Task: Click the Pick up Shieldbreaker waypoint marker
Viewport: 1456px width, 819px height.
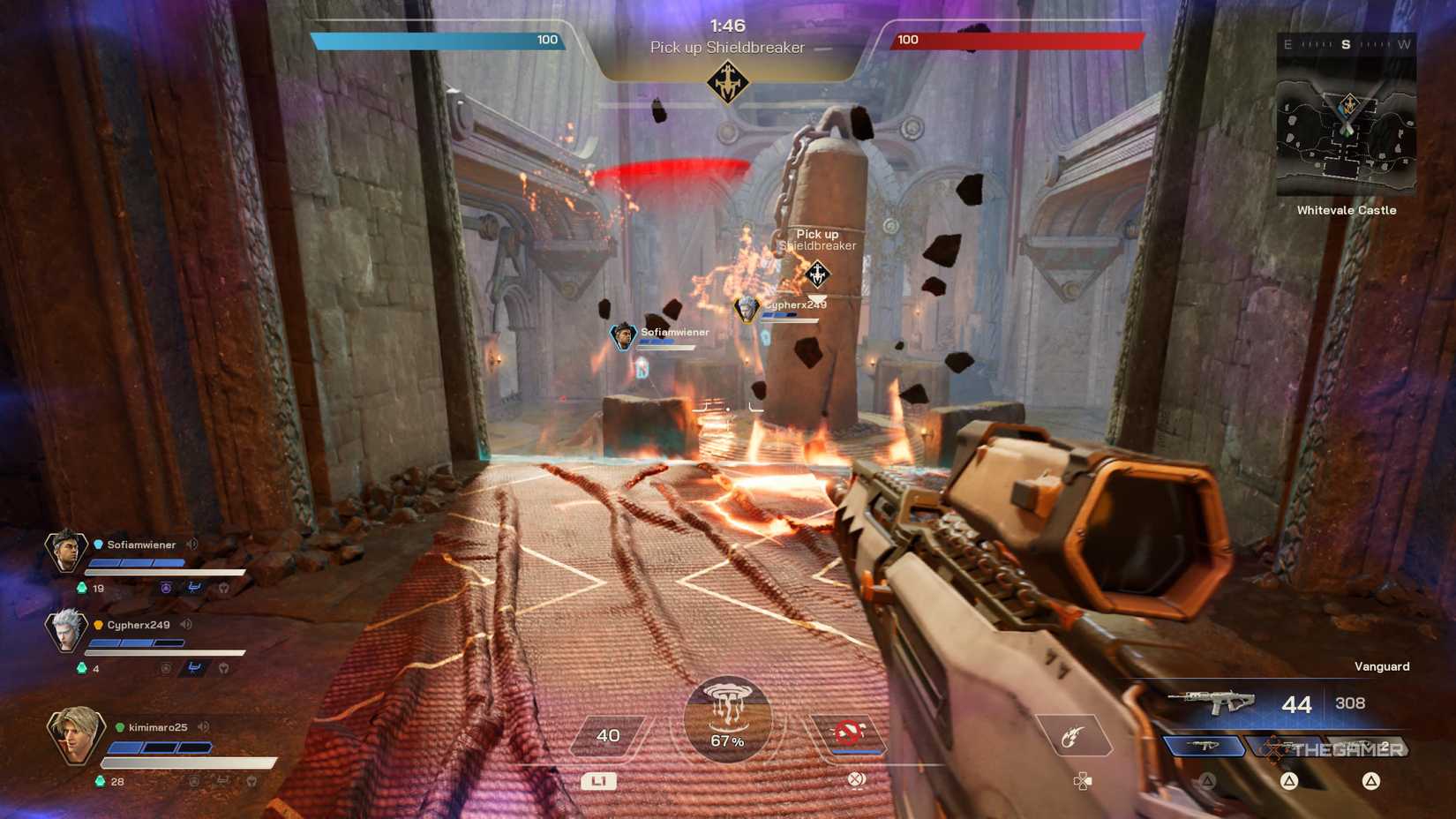Action: pos(817,274)
